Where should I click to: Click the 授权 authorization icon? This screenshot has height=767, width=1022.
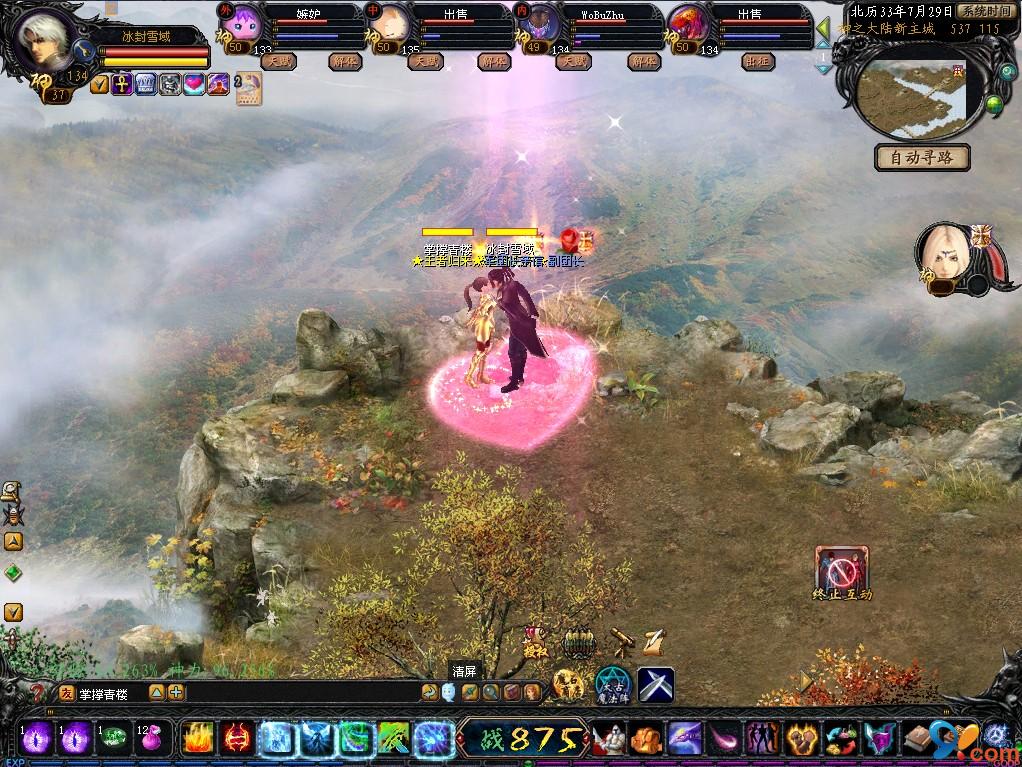536,640
